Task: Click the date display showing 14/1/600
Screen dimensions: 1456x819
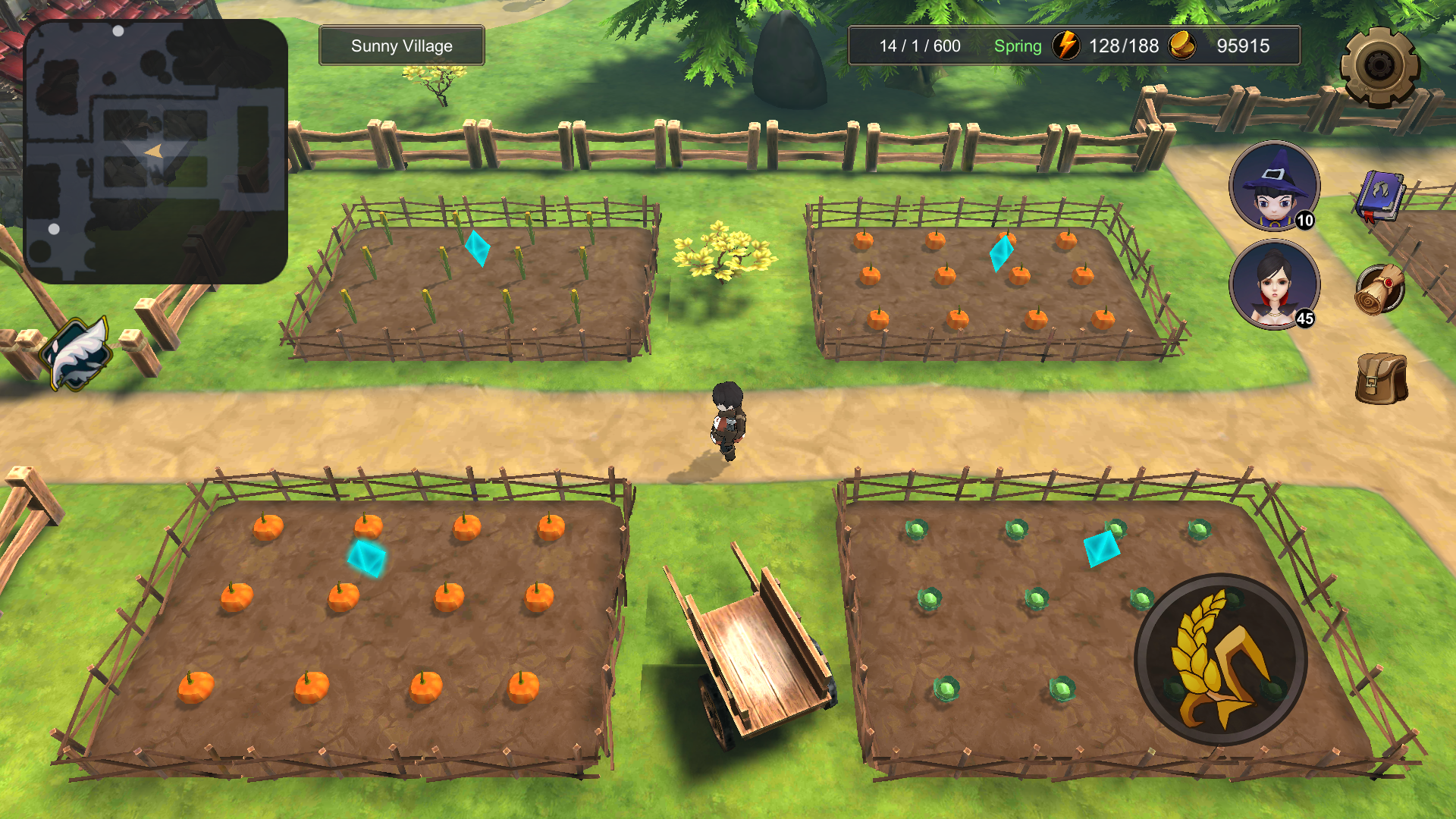Action: click(920, 46)
